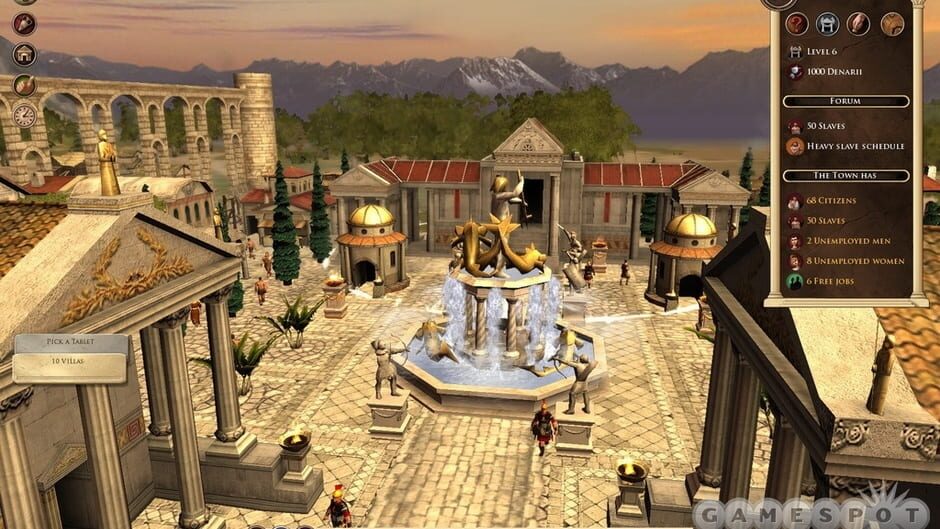Select The Town Has section header
This screenshot has height=529, width=940.
tap(845, 175)
